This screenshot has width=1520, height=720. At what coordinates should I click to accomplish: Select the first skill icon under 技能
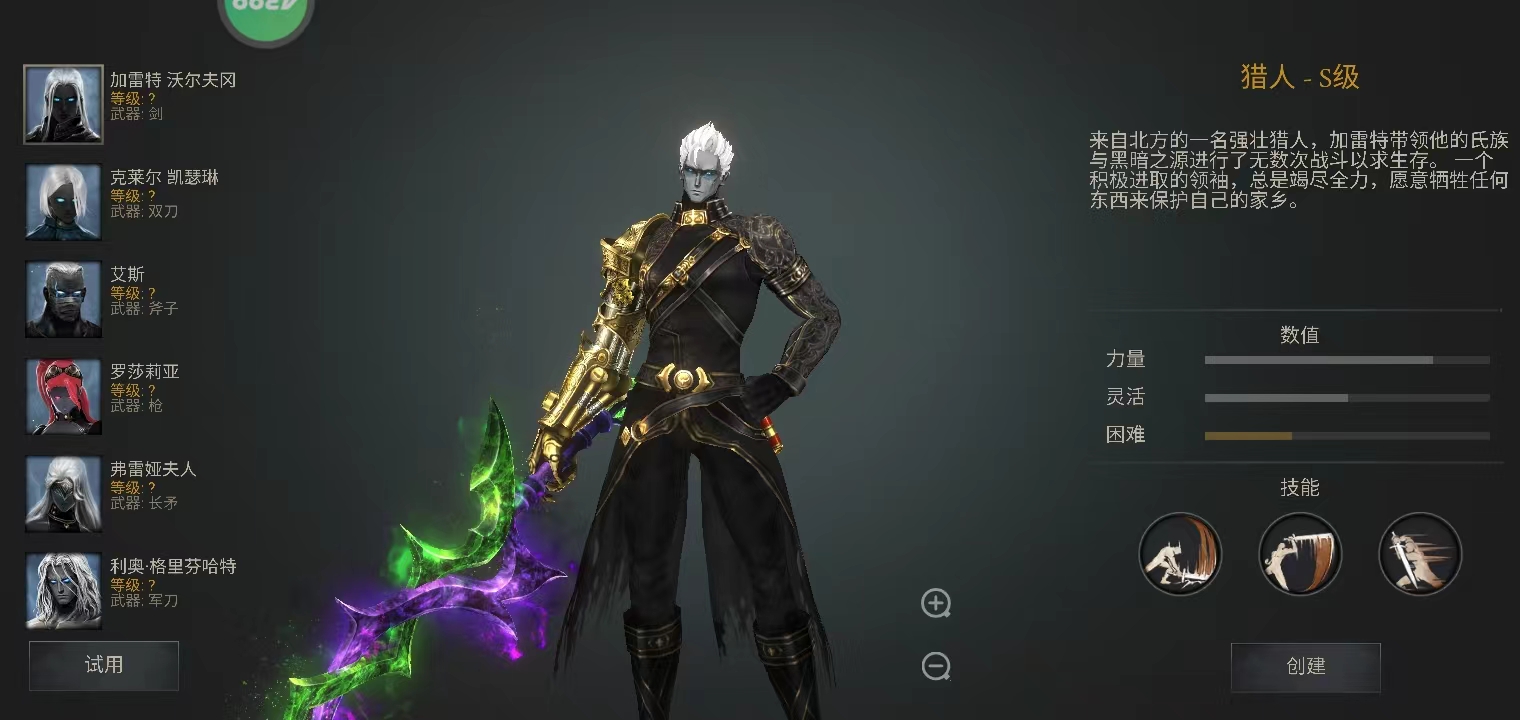tap(1180, 554)
